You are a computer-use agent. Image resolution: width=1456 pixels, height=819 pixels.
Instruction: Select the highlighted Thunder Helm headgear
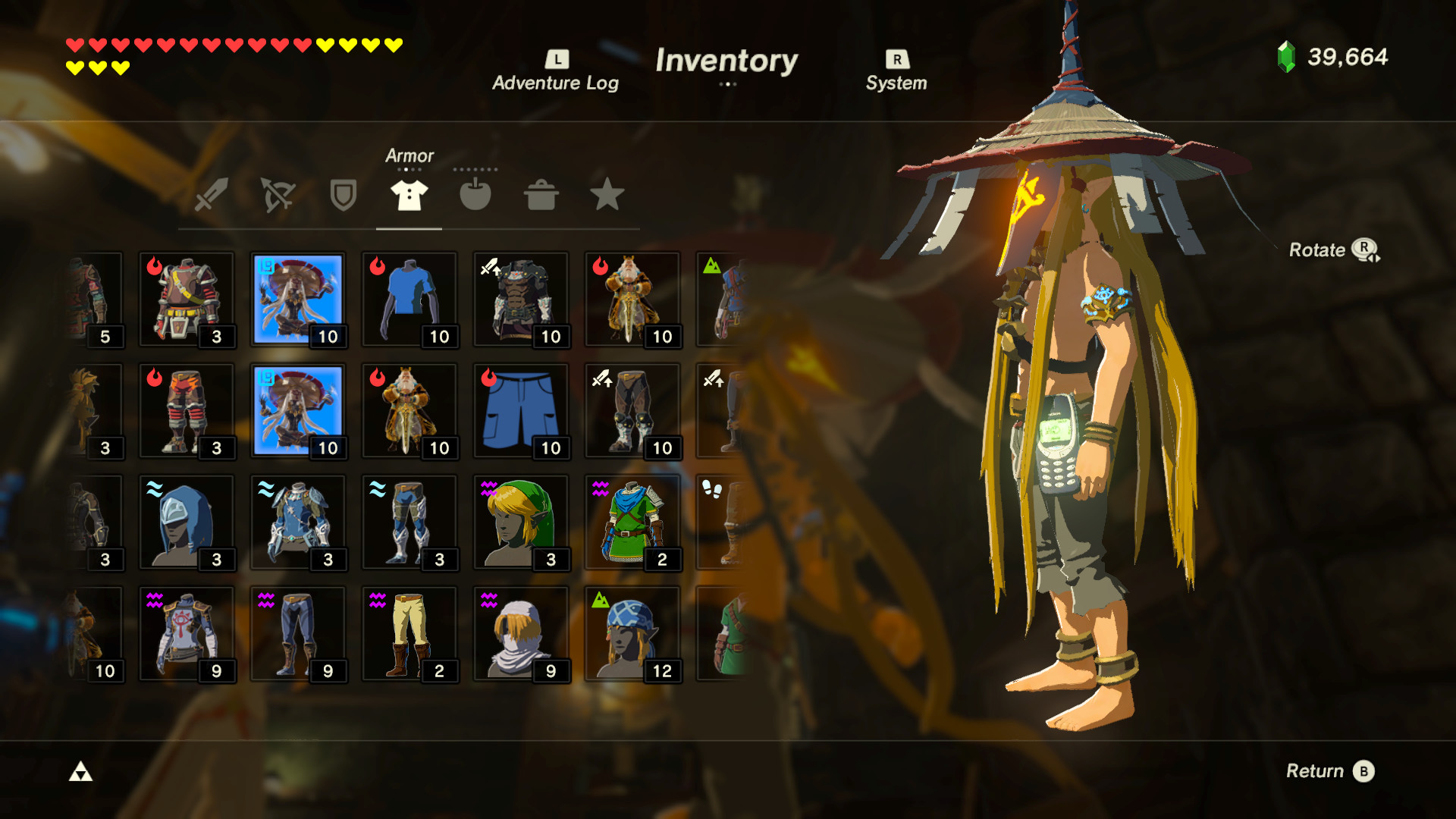[298, 298]
